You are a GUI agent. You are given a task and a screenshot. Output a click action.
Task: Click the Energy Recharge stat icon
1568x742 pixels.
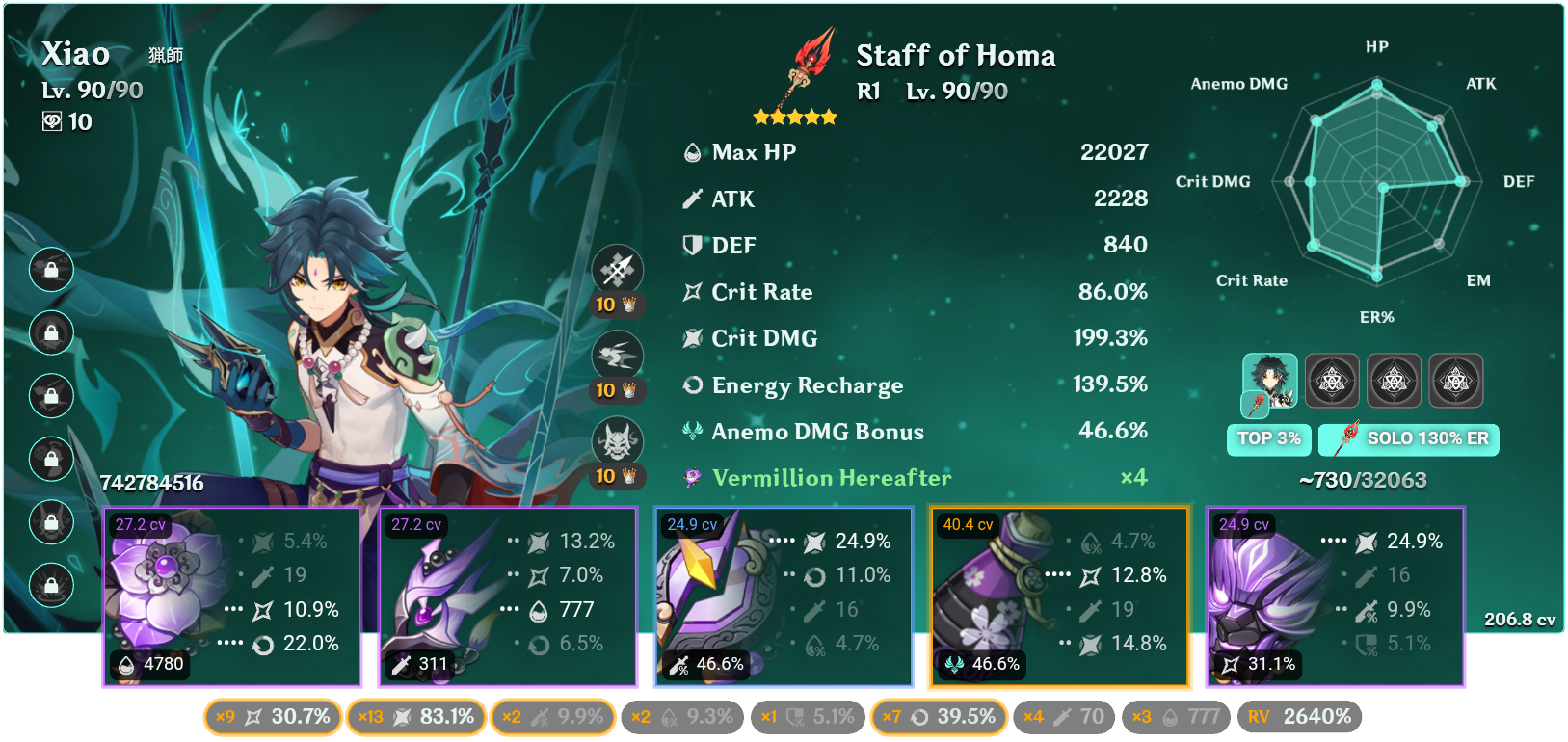pyautogui.click(x=690, y=385)
